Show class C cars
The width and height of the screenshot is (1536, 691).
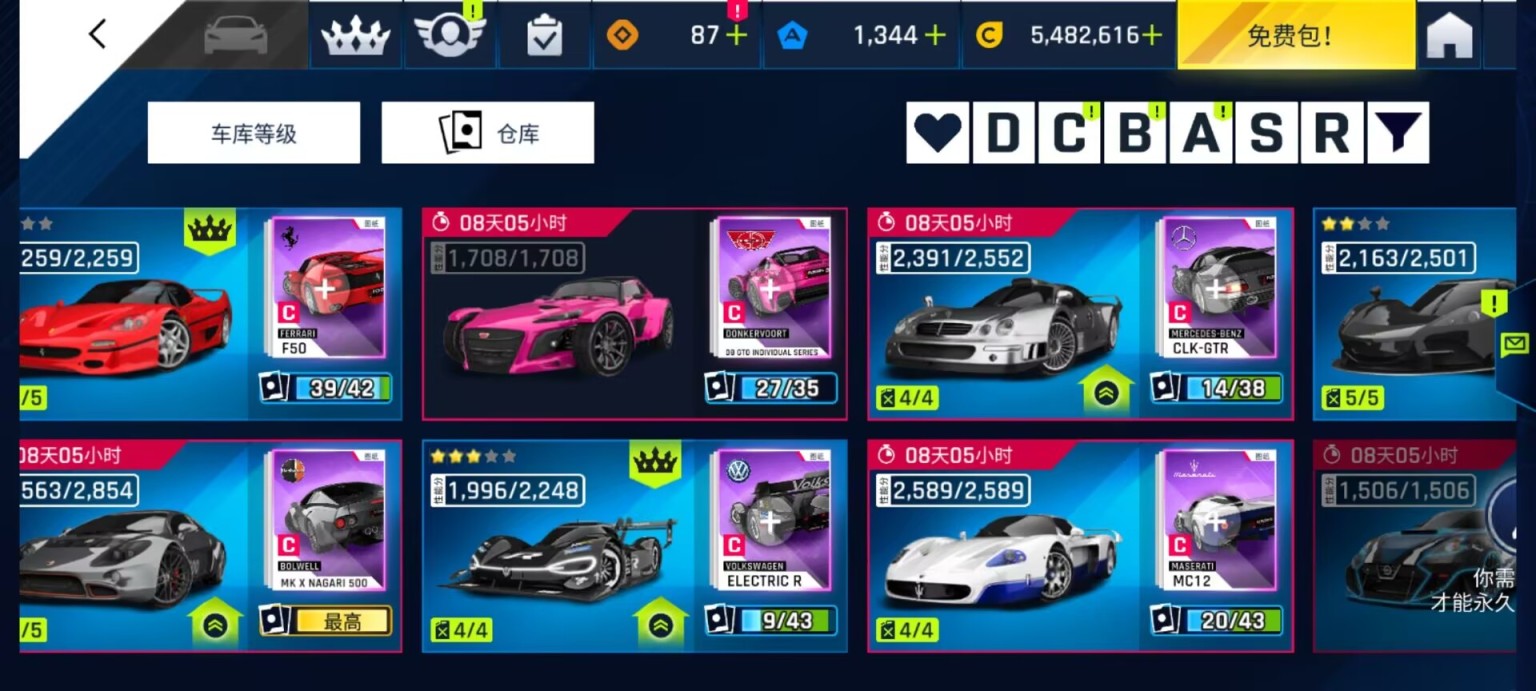(1069, 133)
